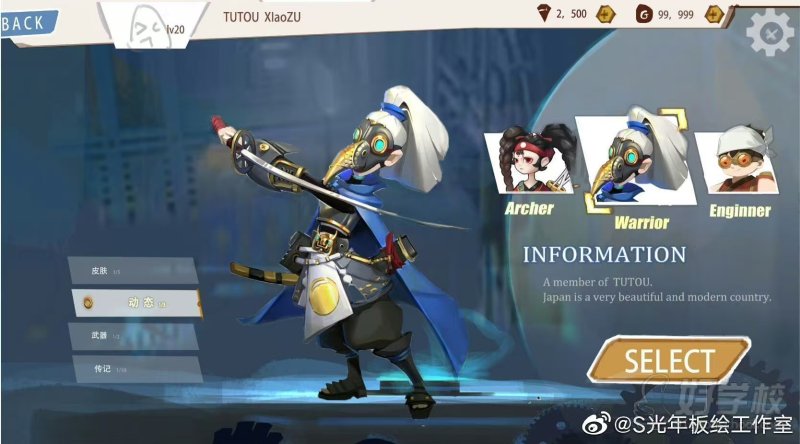Image resolution: width=800 pixels, height=444 pixels.
Task: Switch to the 动态 (animations) tab
Action: click(138, 302)
